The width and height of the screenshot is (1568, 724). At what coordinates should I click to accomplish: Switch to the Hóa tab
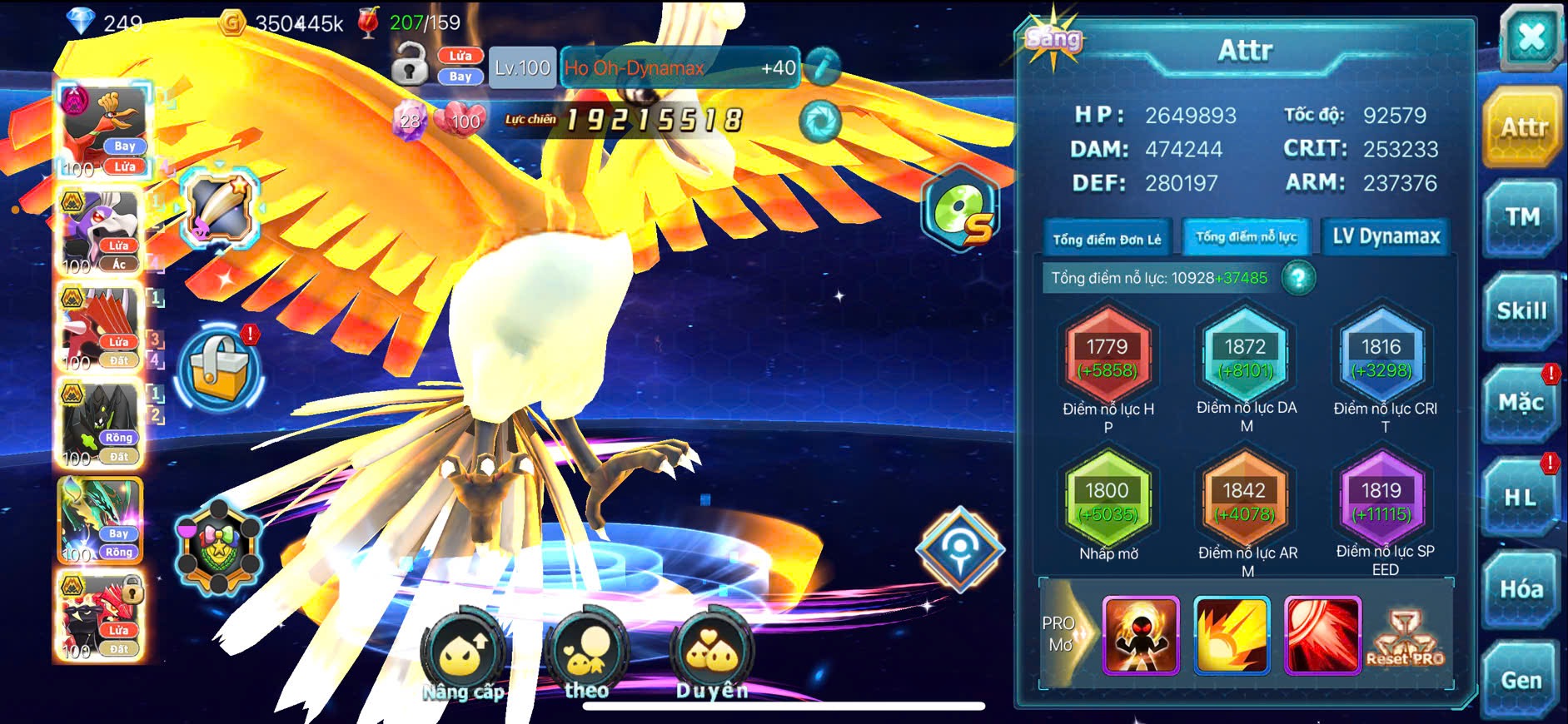[x=1521, y=589]
